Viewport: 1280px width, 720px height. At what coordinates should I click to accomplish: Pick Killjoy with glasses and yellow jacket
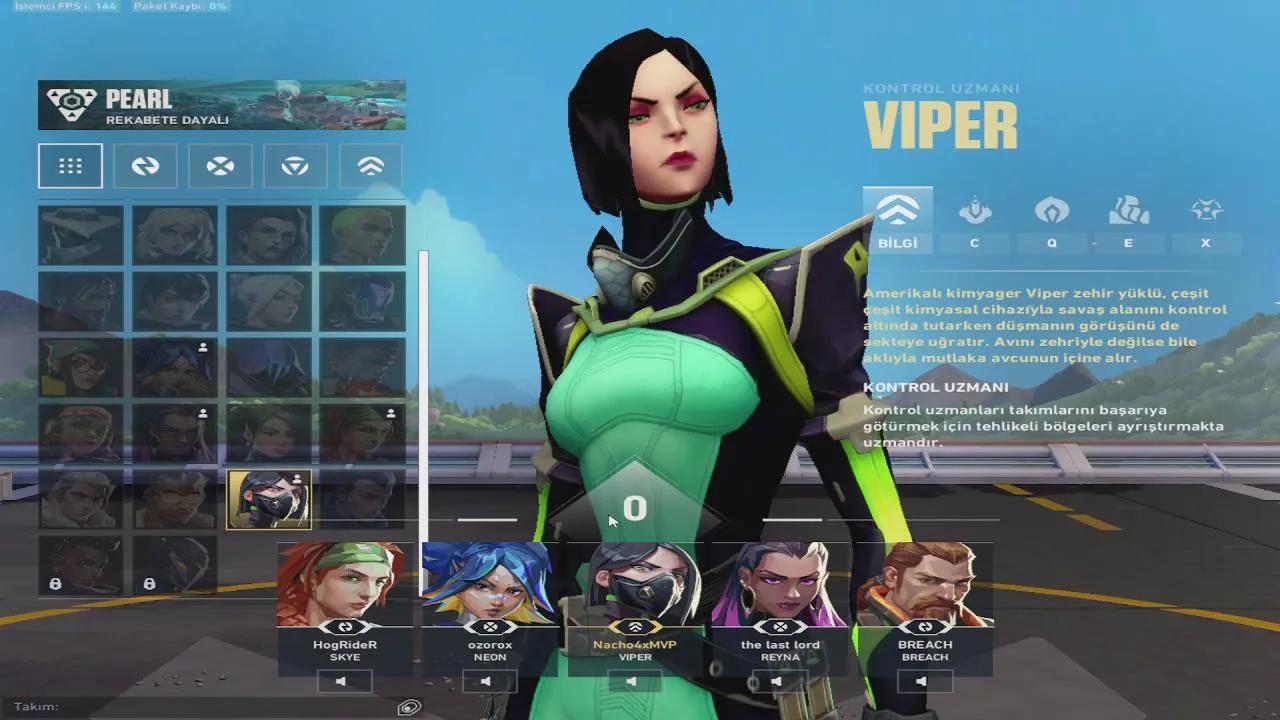[81, 367]
